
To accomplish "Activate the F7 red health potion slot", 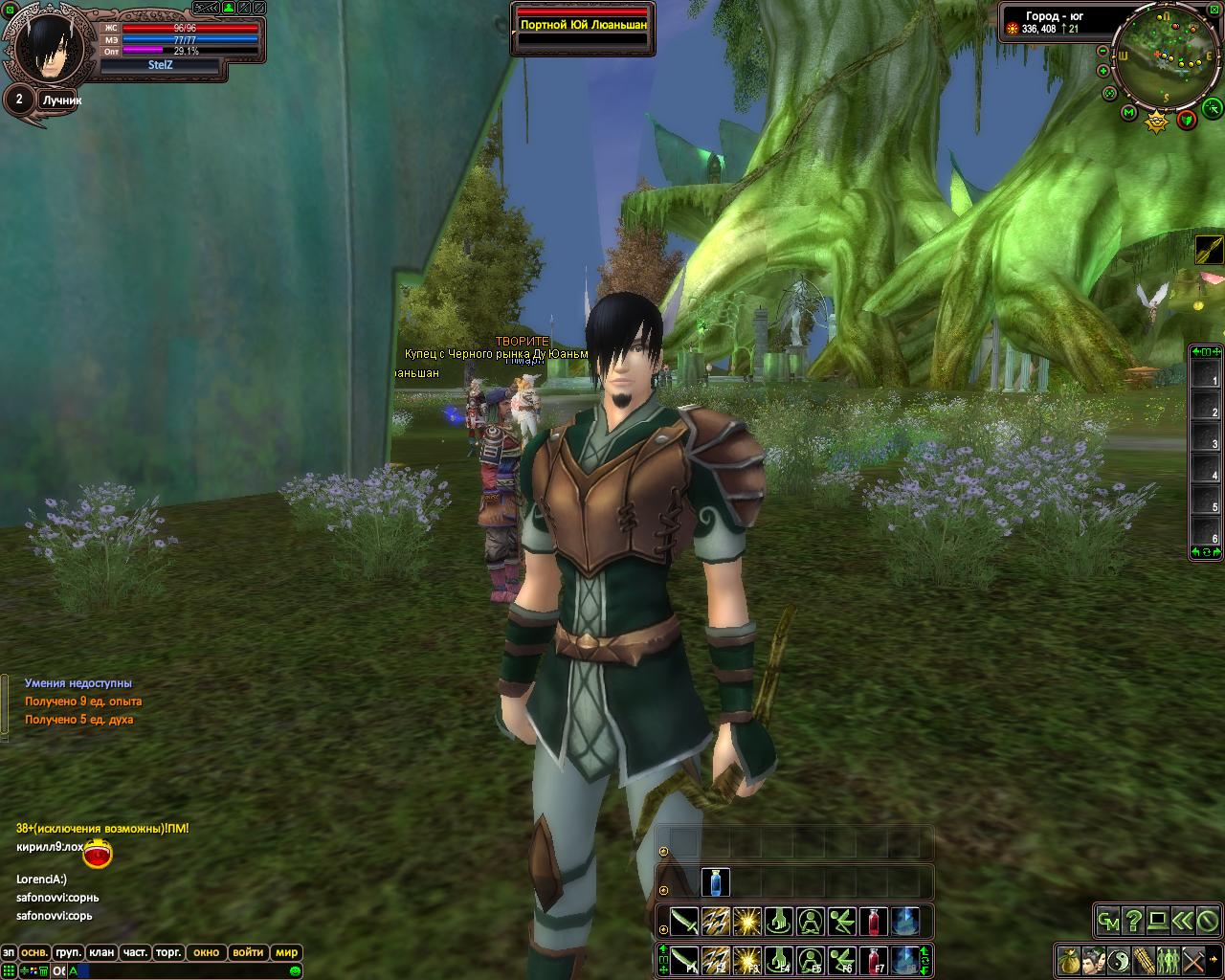I will click(872, 959).
